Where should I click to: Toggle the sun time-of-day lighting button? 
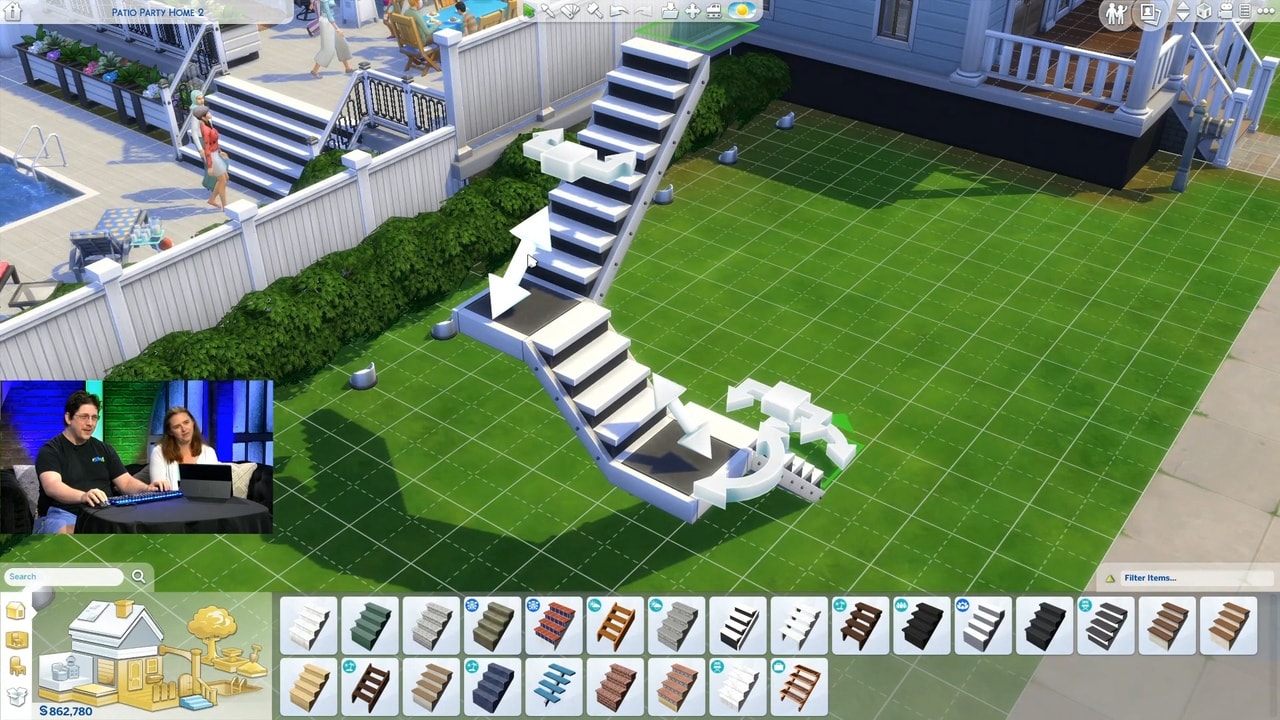pos(742,11)
